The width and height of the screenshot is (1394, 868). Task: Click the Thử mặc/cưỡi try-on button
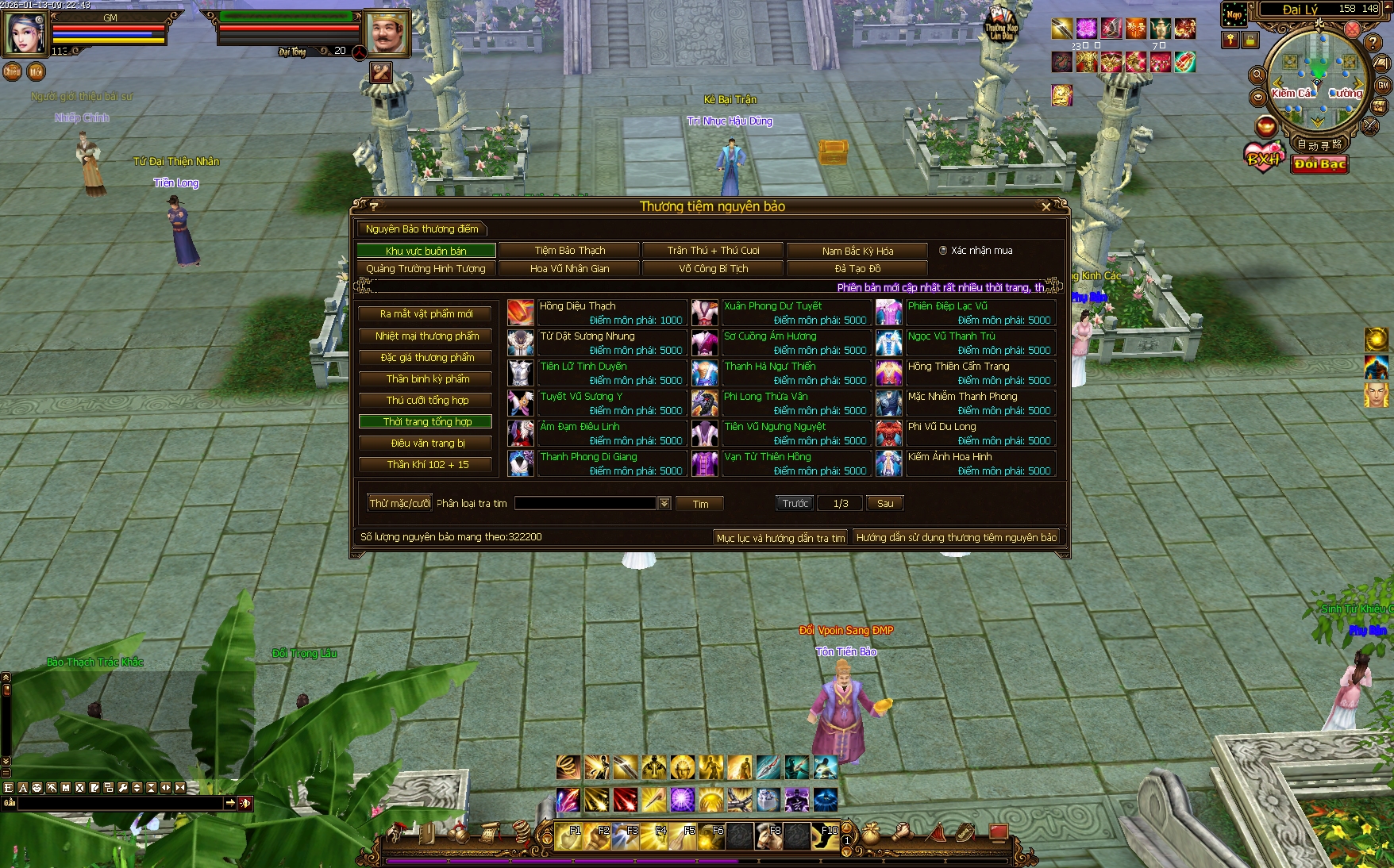pyautogui.click(x=399, y=504)
